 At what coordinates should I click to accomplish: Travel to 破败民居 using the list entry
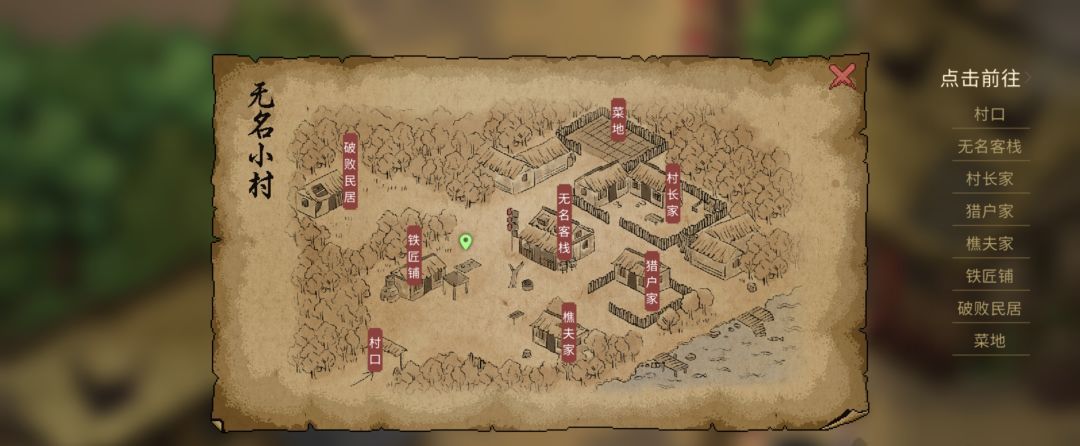(x=989, y=308)
